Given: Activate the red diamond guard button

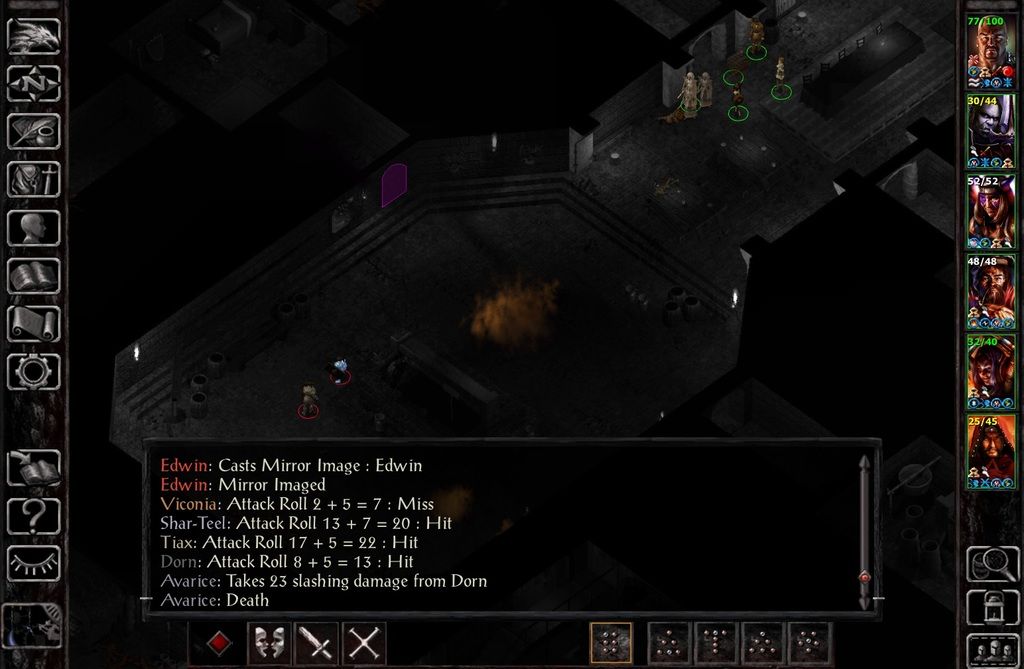Looking at the screenshot, I should [219, 643].
